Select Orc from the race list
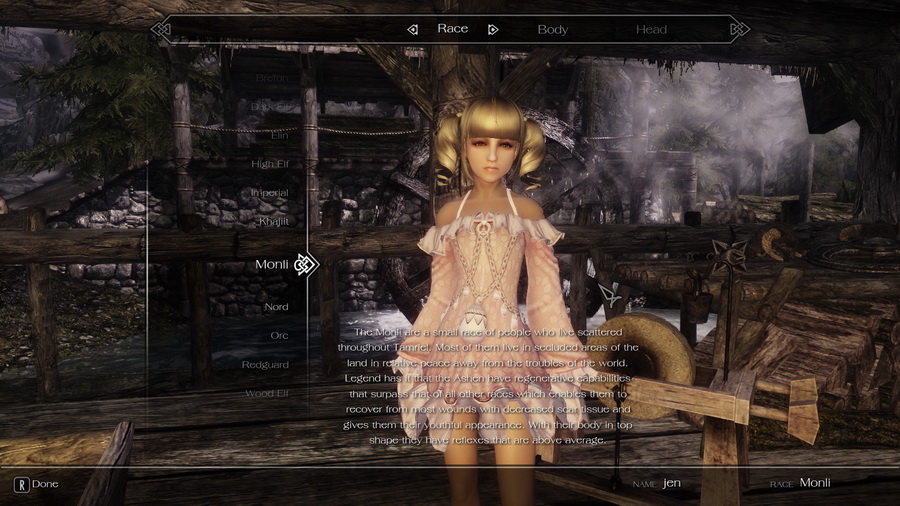This screenshot has height=506, width=900. [279, 336]
